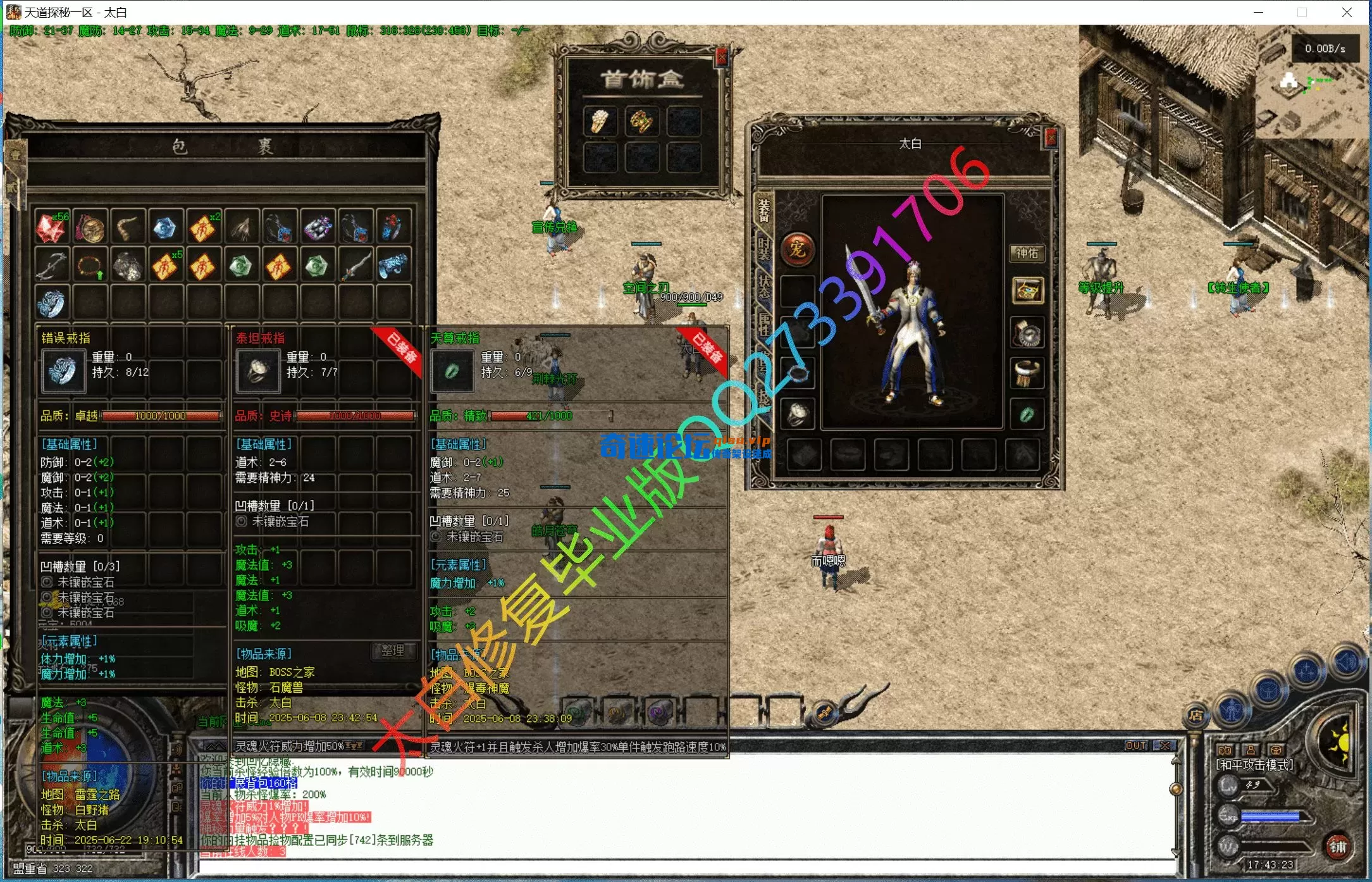
Task: Open the 店 shop icon above the chat panel
Action: 1196,716
